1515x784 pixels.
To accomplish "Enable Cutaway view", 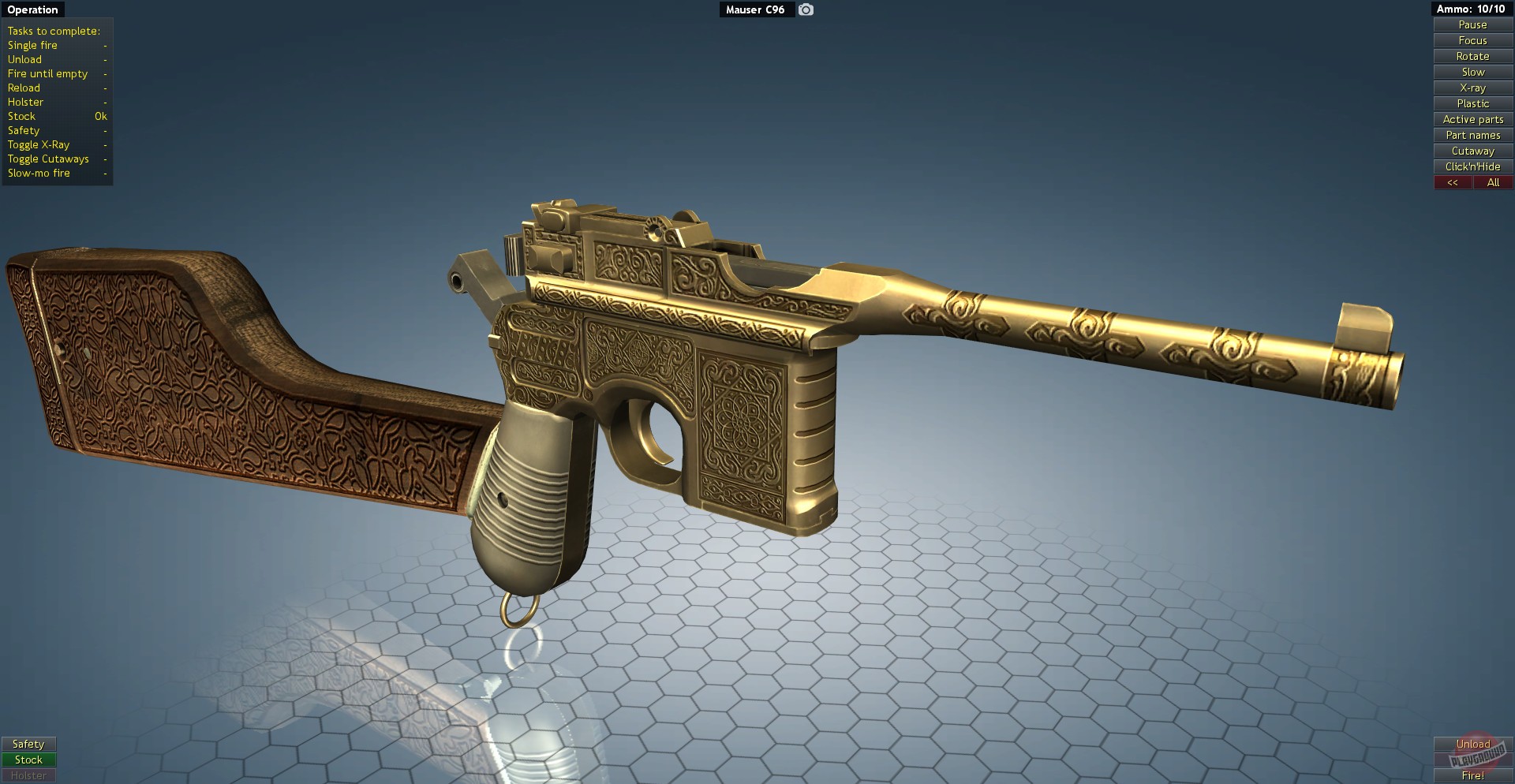I will point(1472,151).
